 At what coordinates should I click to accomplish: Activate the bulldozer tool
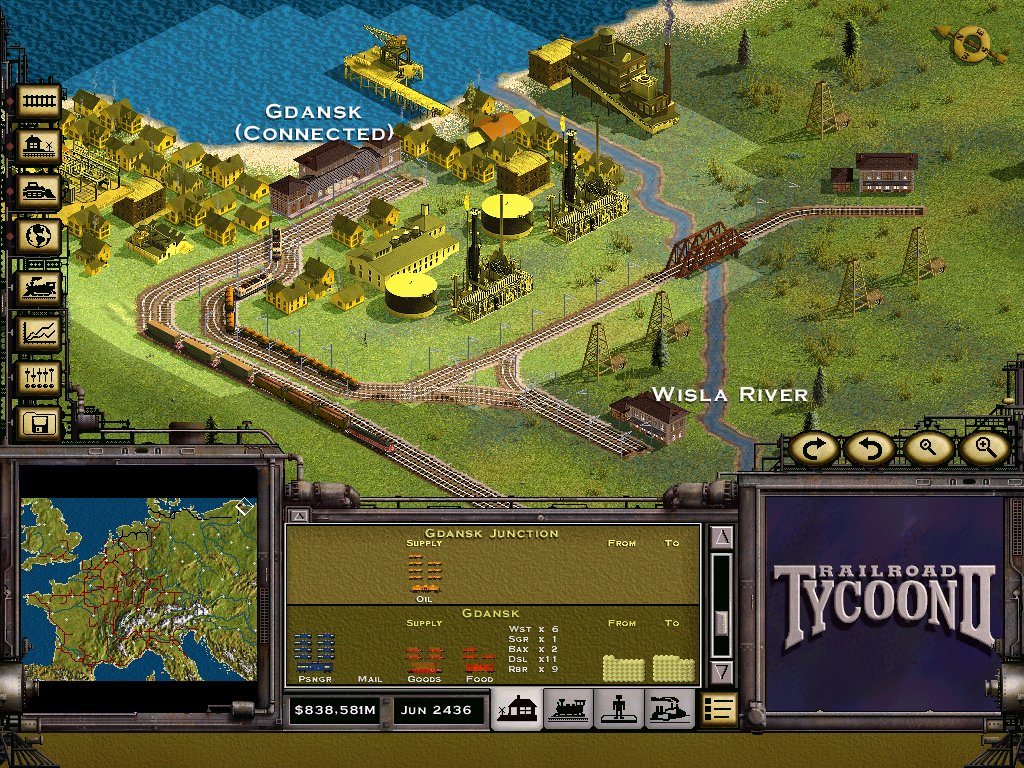40,192
